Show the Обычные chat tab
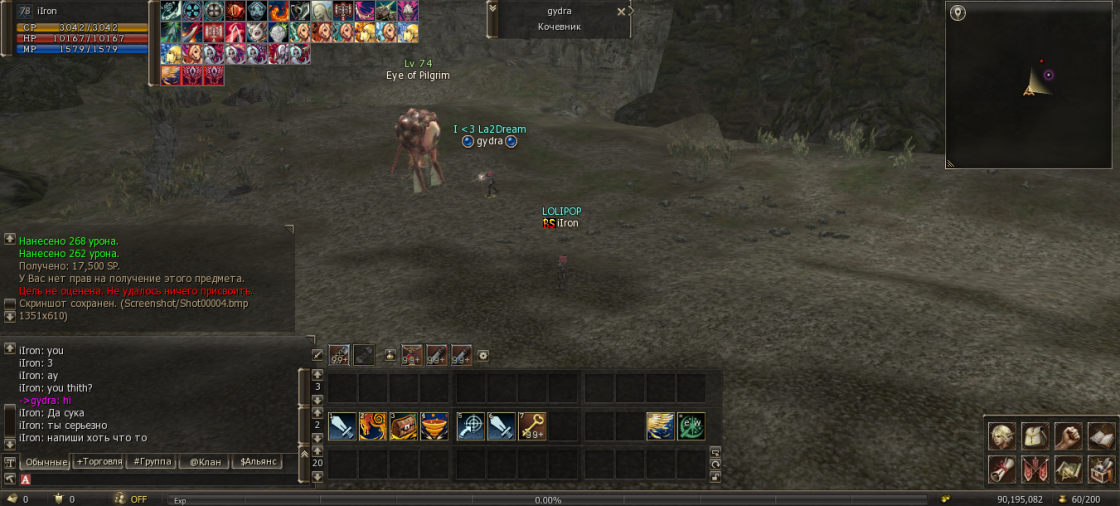Screen dimensions: 1120x506 [46, 462]
